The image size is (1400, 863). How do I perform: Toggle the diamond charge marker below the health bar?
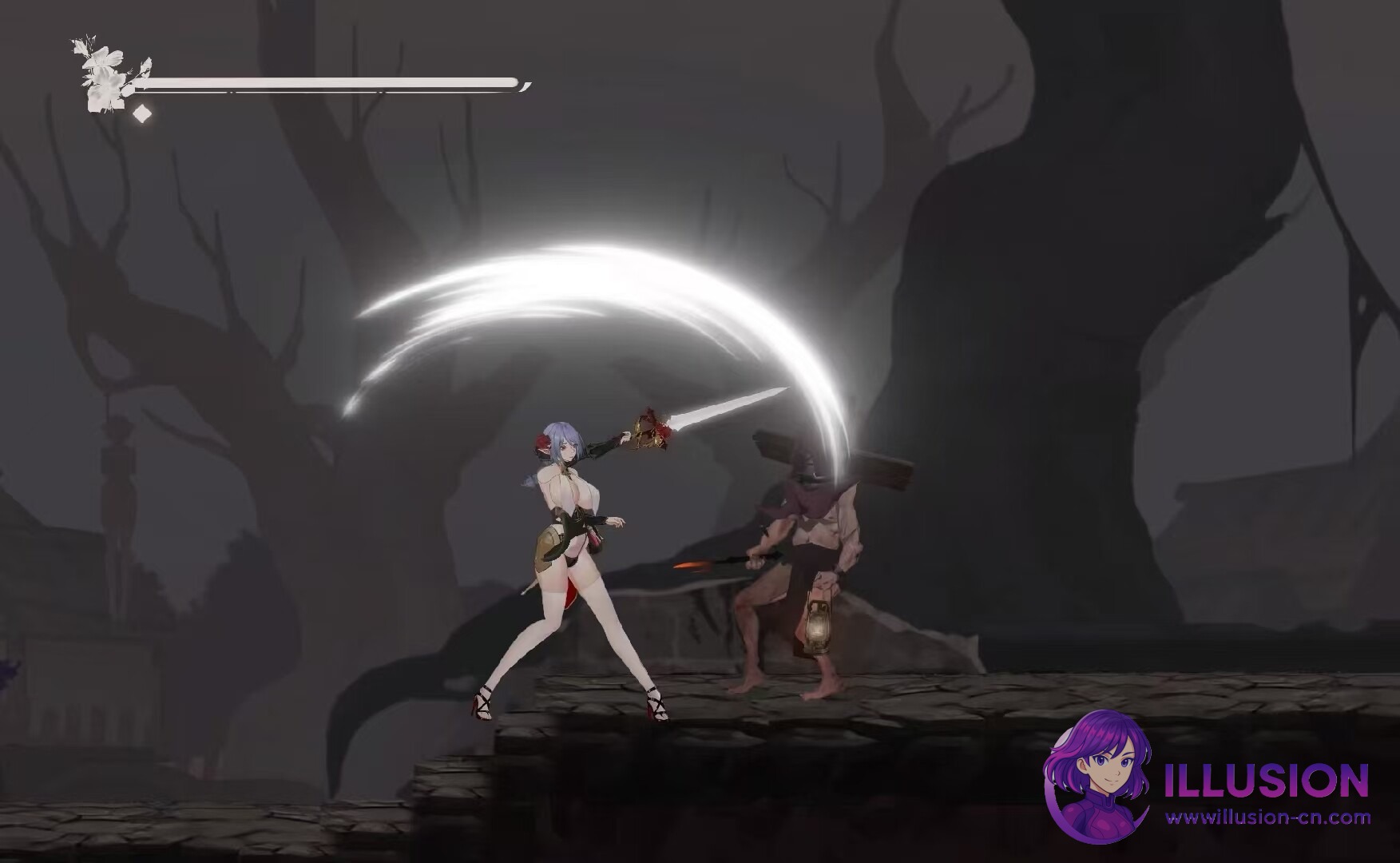click(x=141, y=114)
